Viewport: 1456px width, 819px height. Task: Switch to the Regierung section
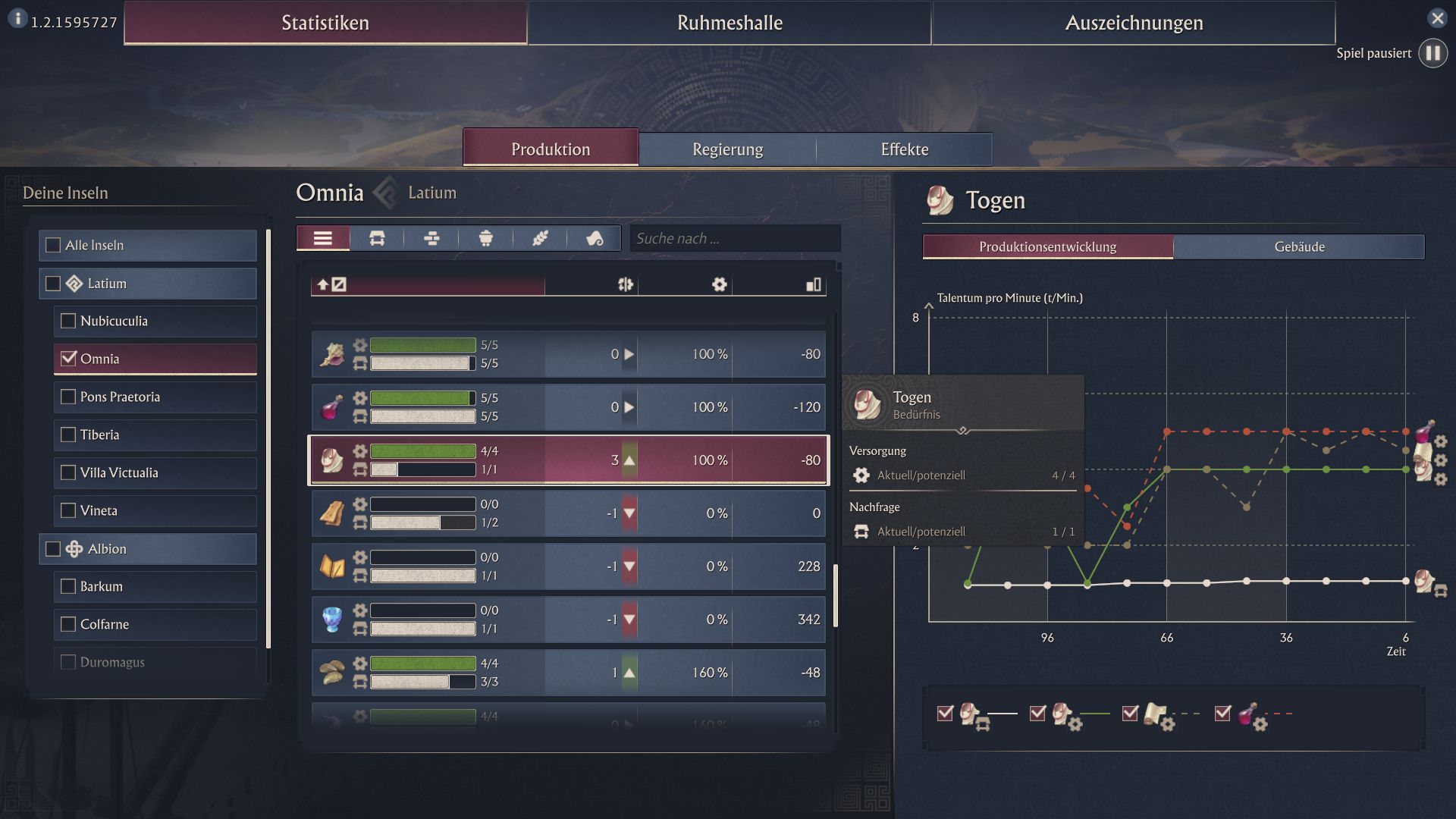[727, 149]
